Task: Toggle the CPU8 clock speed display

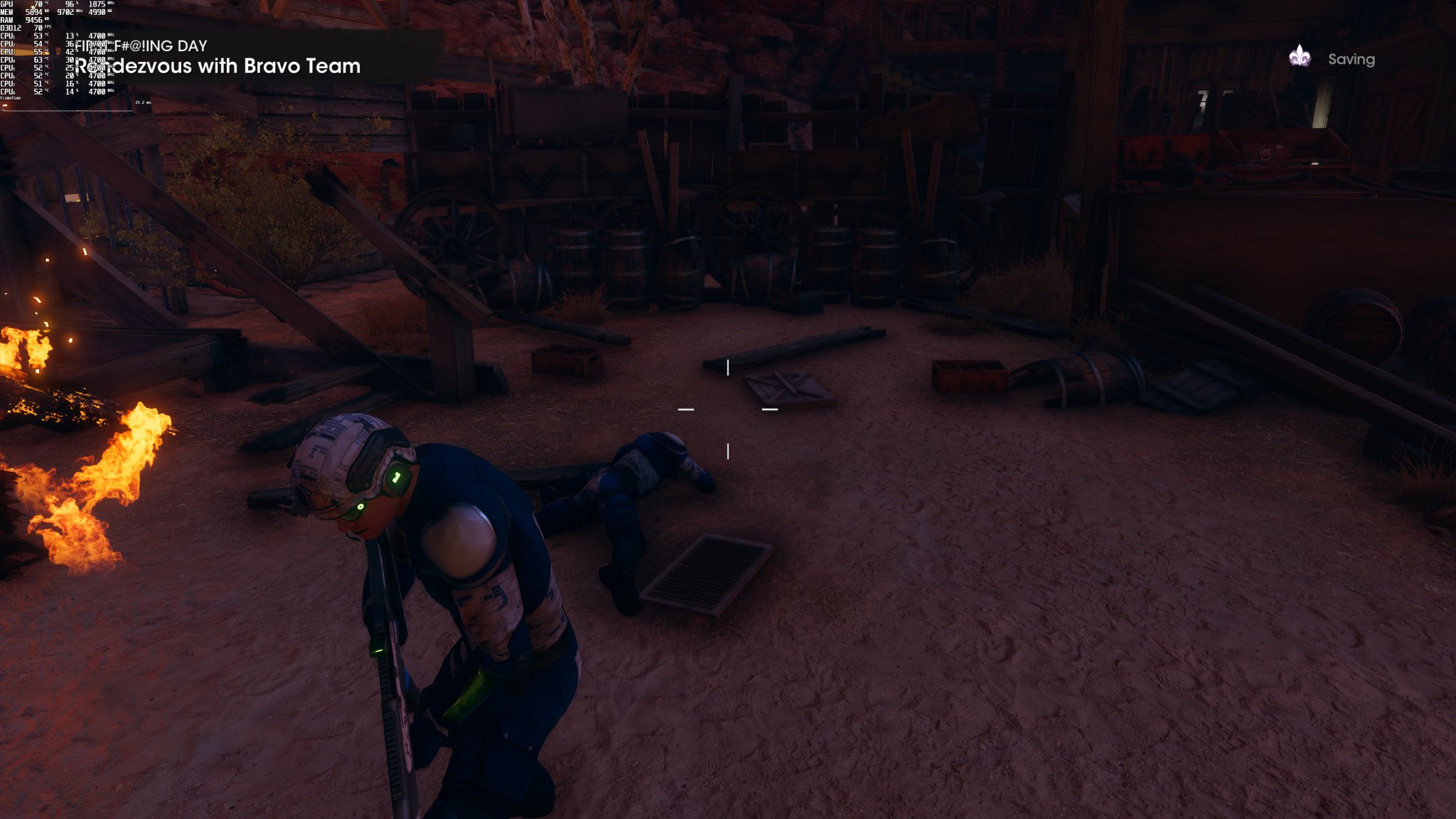Action: tap(96, 91)
